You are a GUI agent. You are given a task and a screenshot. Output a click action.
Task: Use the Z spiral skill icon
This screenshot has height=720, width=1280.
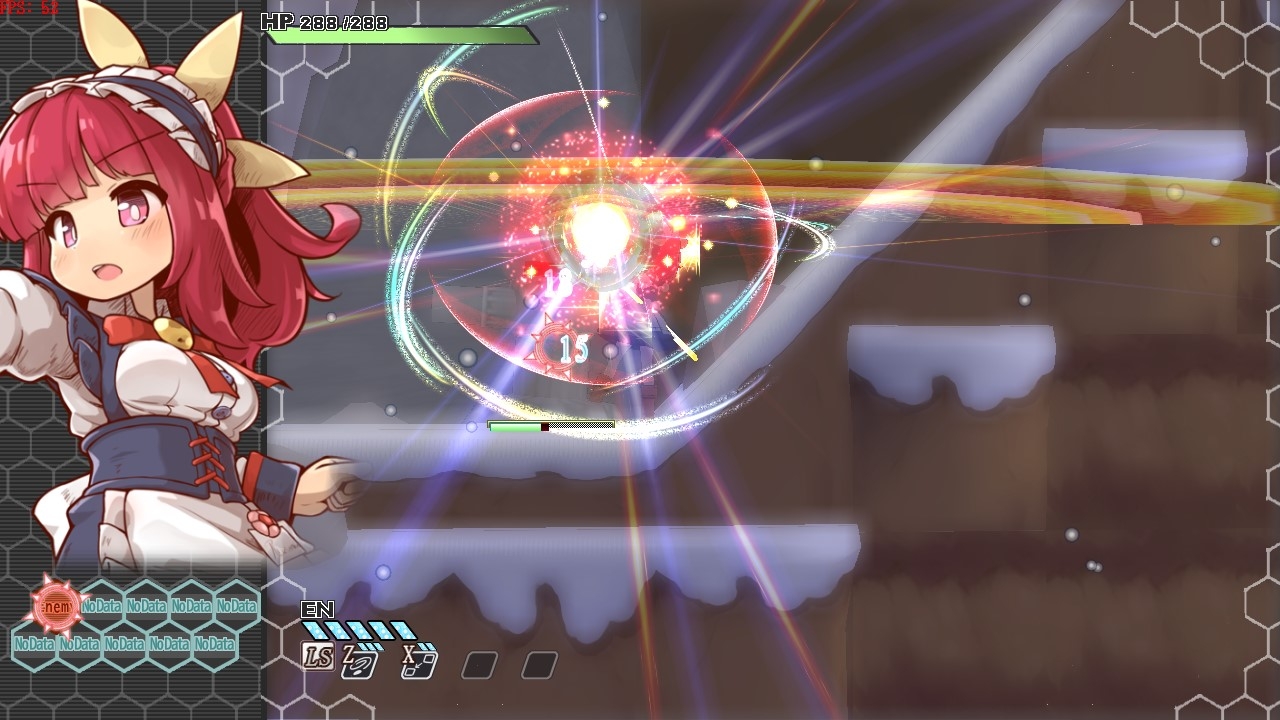pyautogui.click(x=359, y=661)
